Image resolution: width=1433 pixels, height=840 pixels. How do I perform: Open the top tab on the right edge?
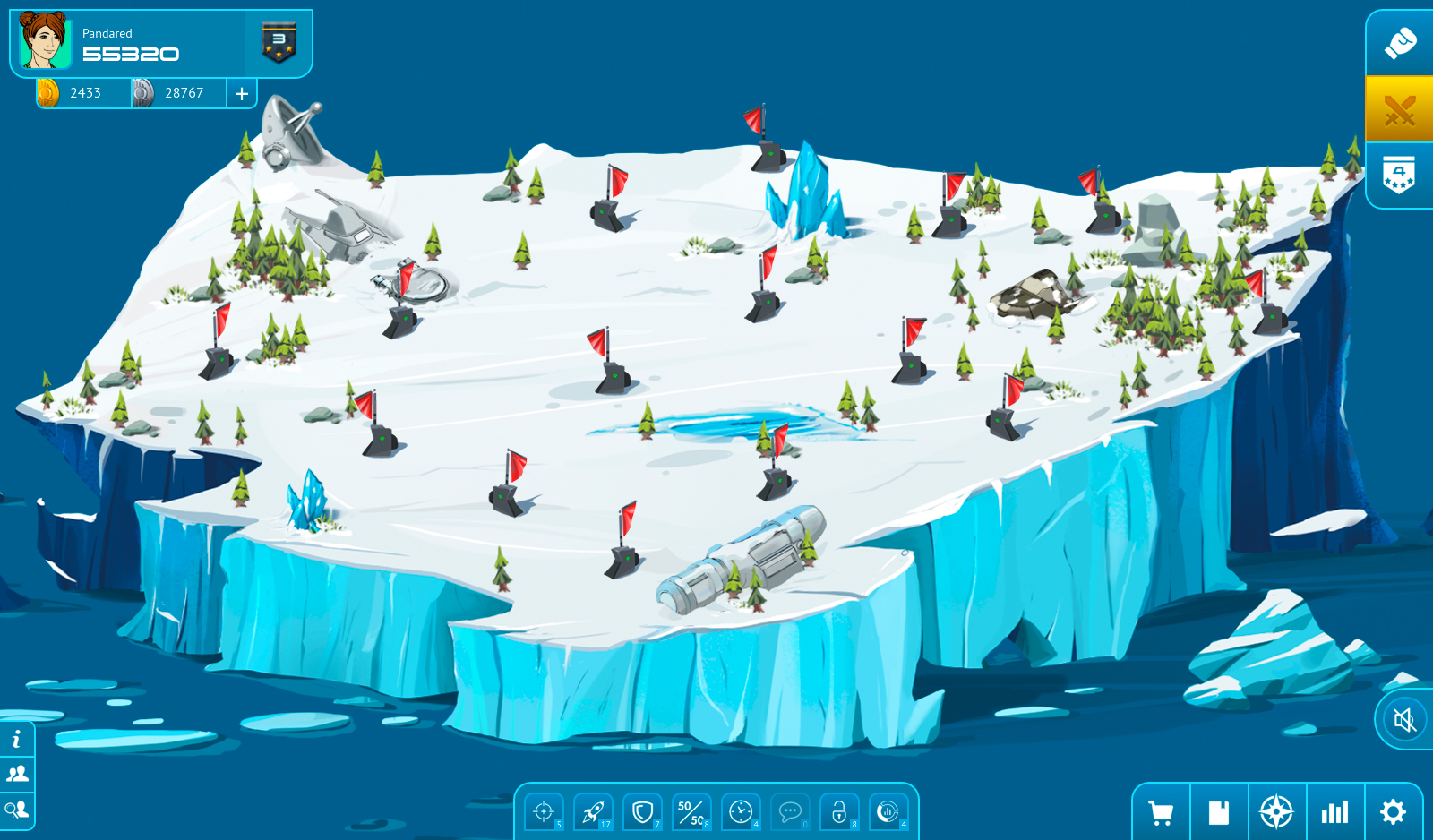[x=1399, y=43]
